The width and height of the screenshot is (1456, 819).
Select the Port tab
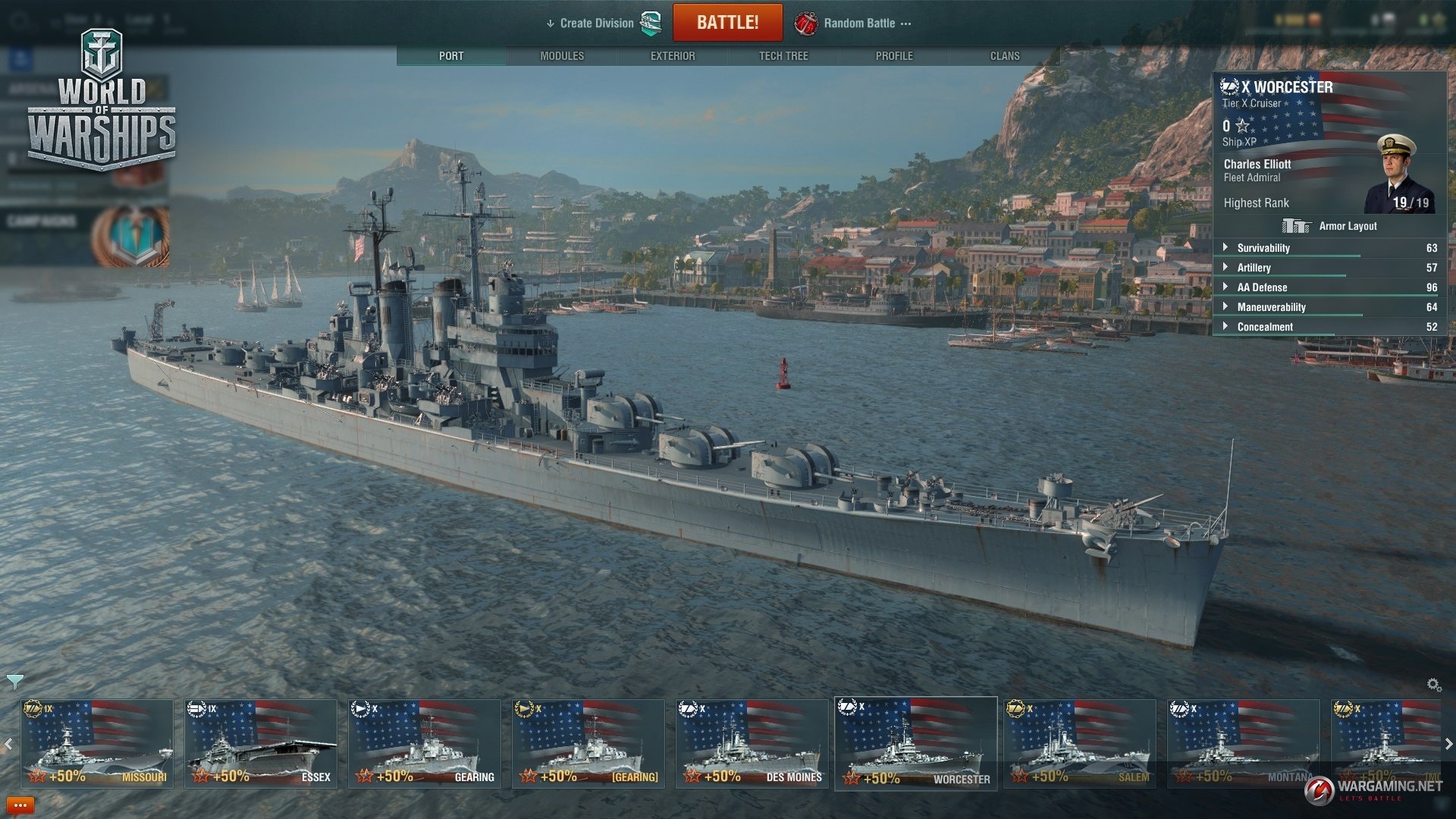tap(451, 56)
